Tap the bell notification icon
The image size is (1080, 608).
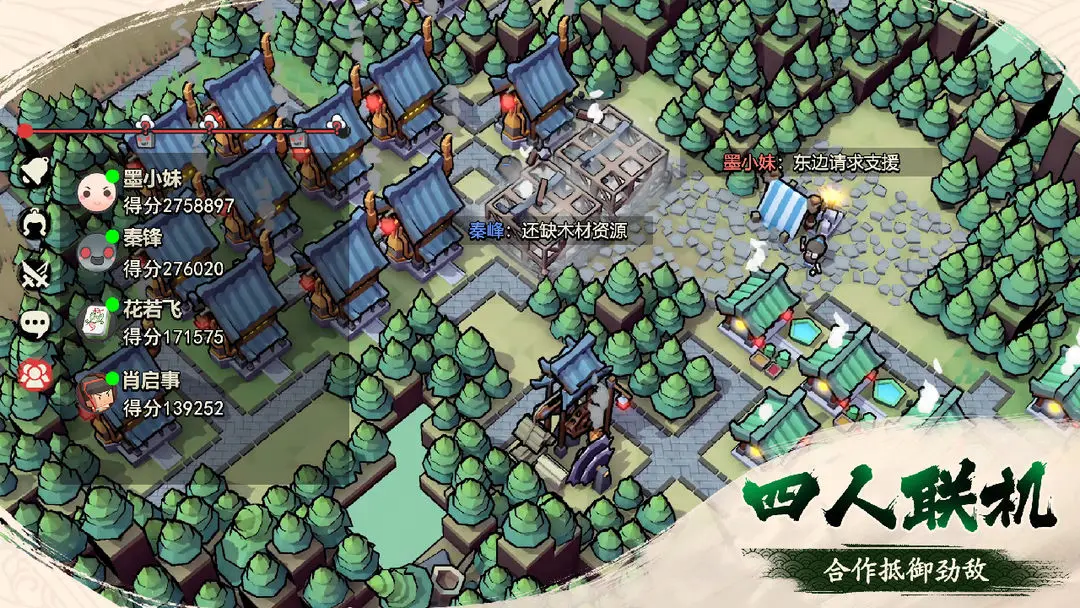pos(37,170)
